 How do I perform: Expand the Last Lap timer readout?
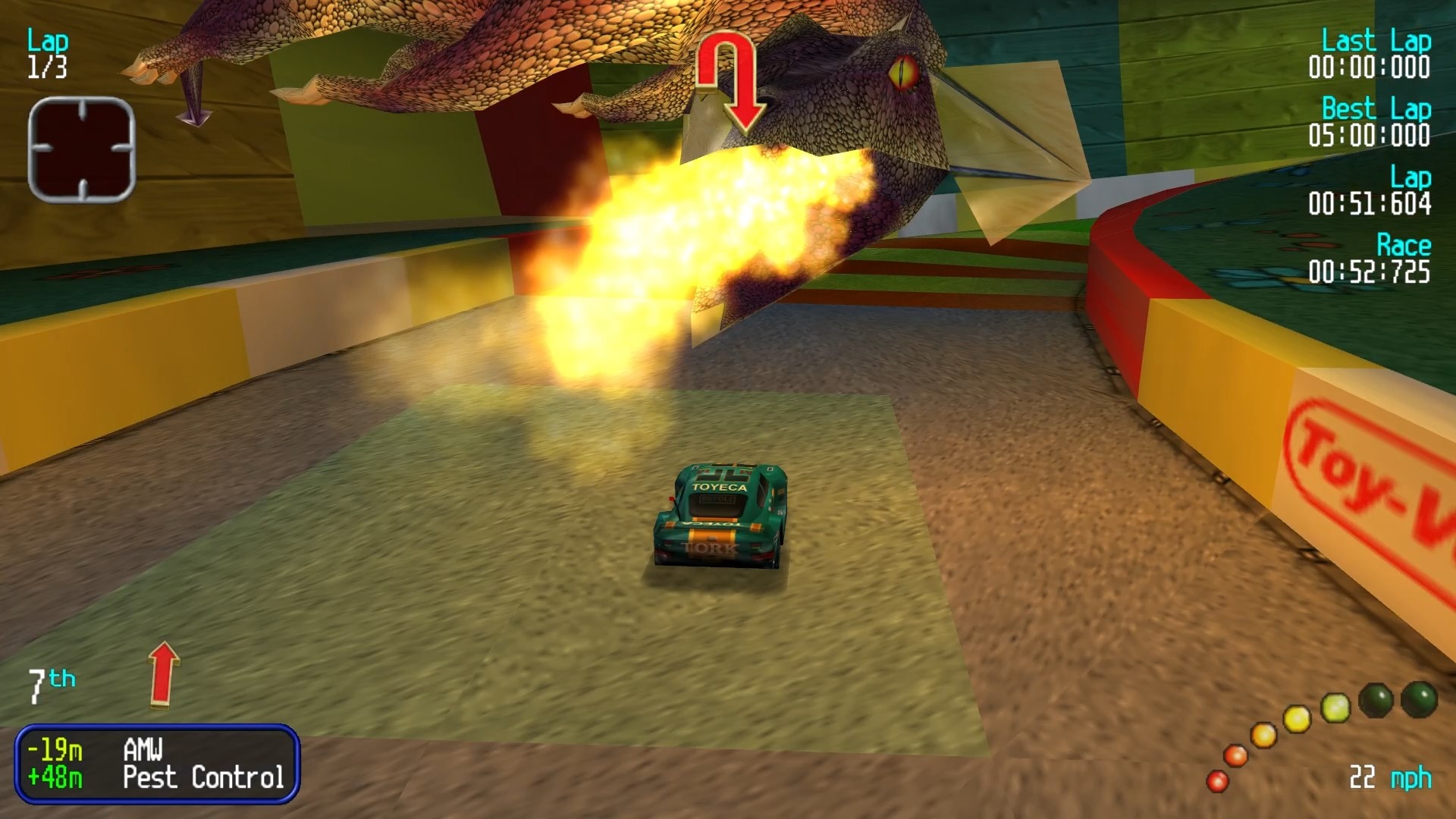1374,55
